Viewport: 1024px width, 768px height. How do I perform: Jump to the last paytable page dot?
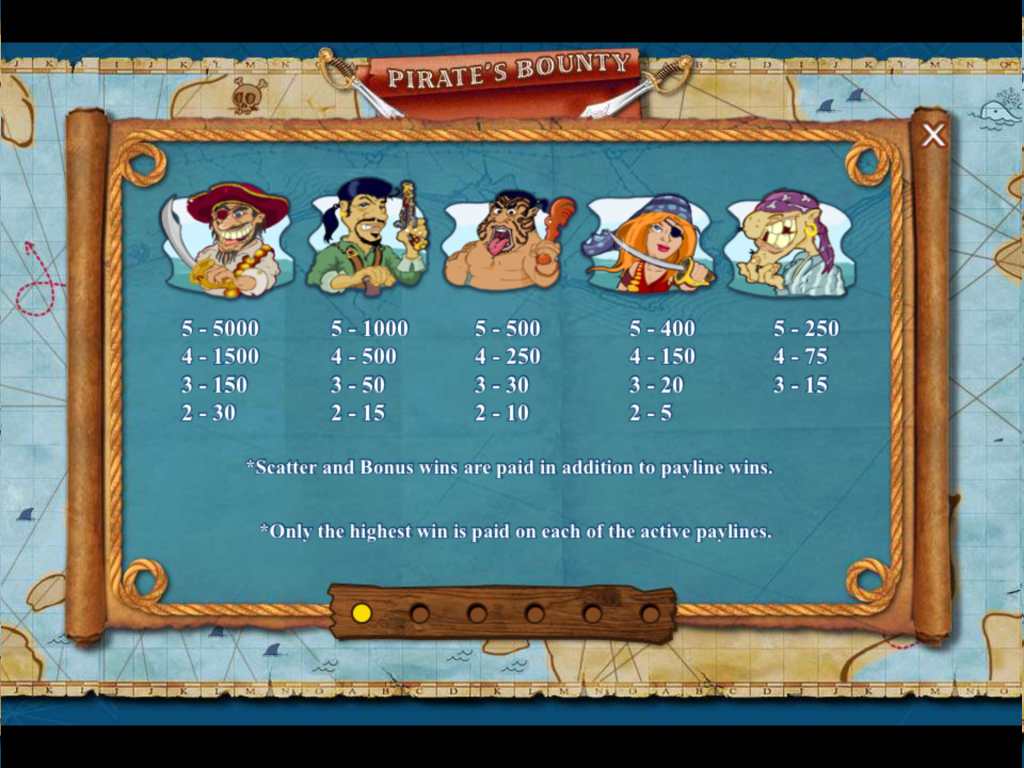650,613
